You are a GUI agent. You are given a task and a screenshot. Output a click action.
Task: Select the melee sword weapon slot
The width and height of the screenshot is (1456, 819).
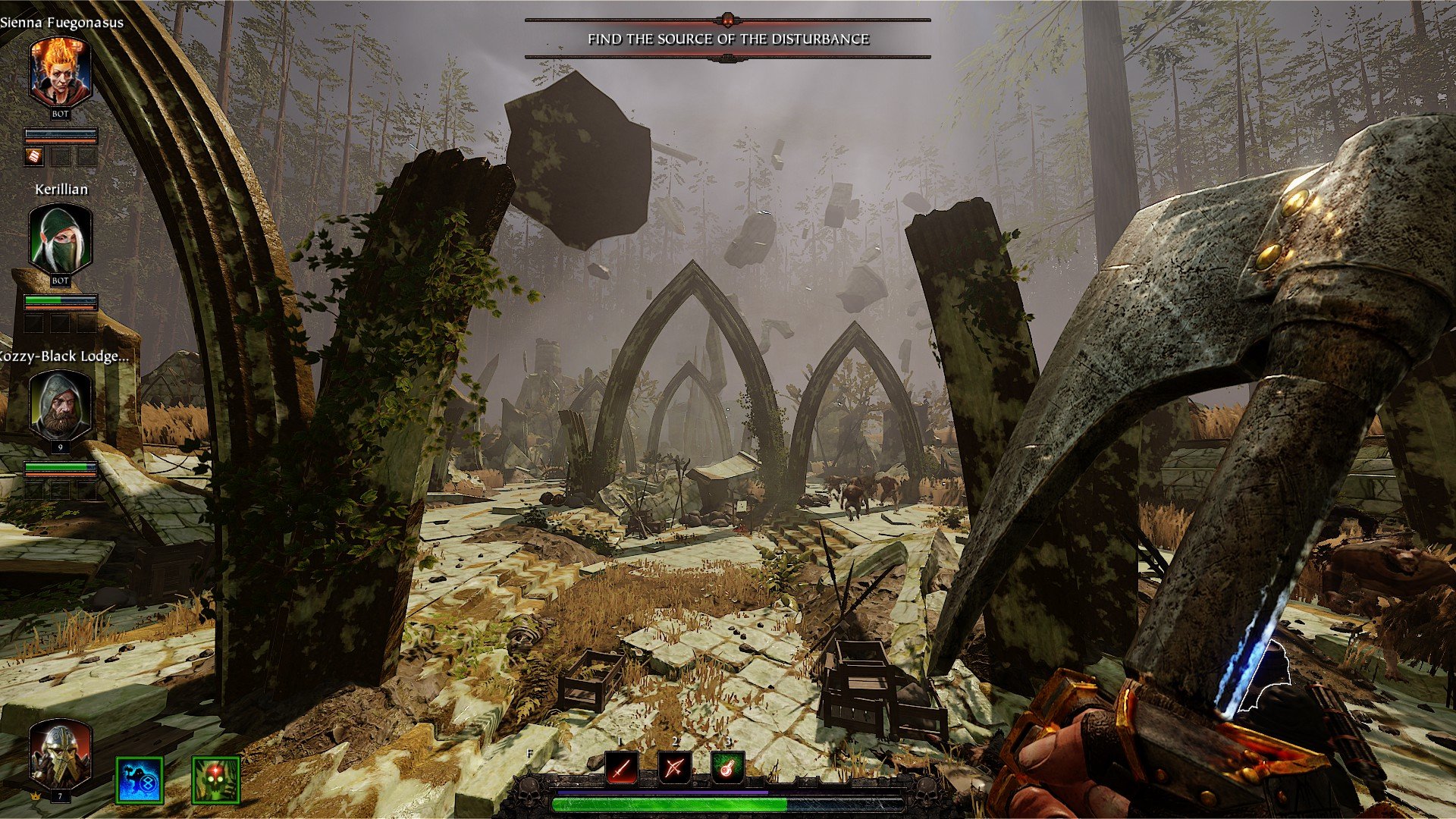[x=622, y=769]
